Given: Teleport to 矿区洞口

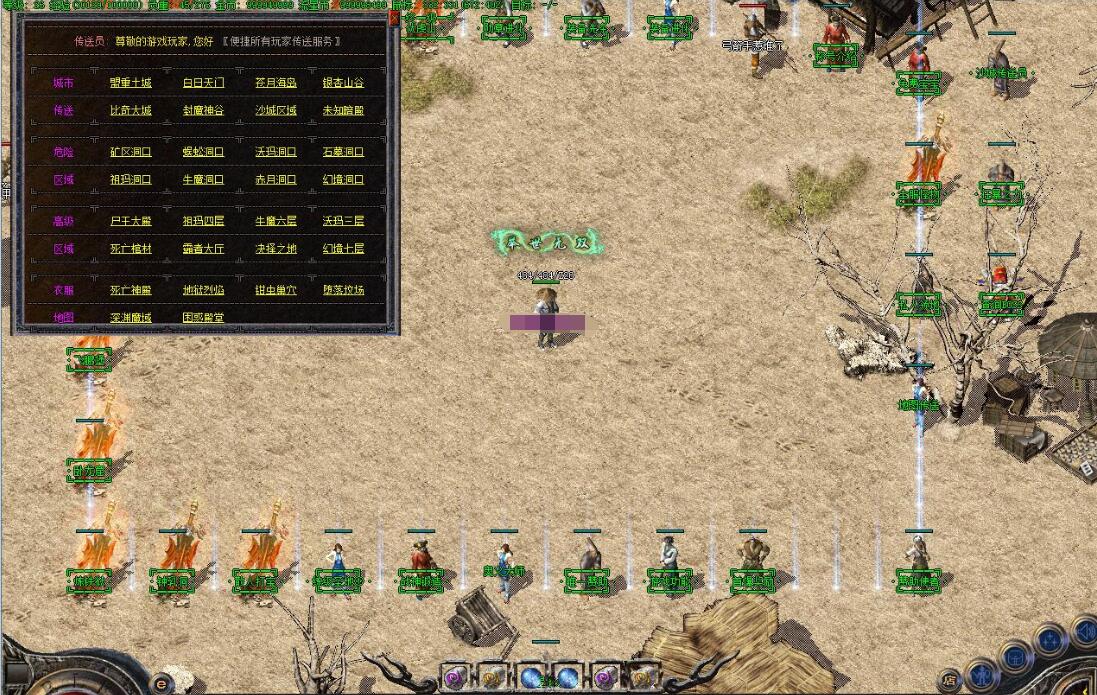Looking at the screenshot, I should [x=130, y=153].
